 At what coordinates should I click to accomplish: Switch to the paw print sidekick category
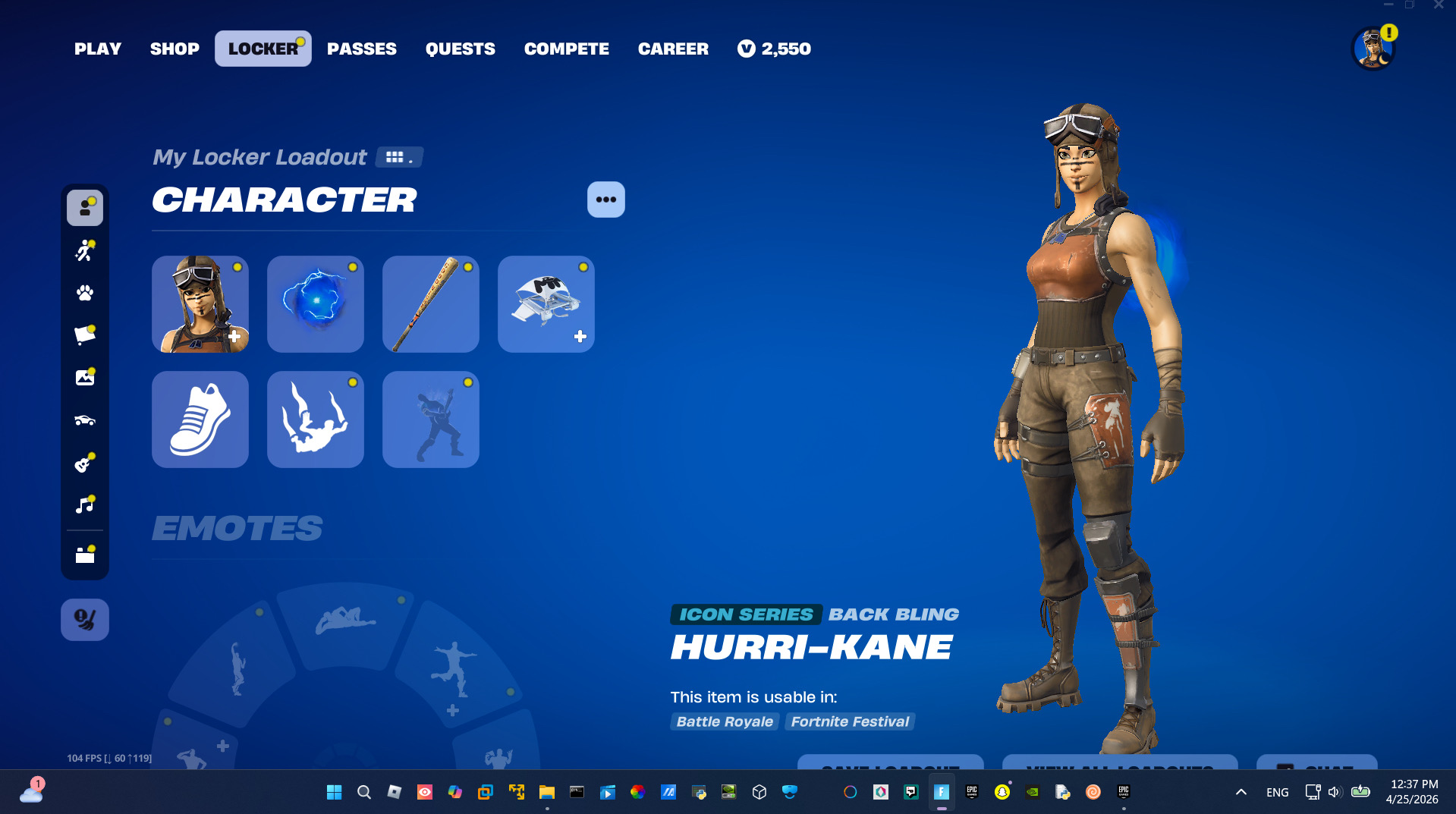pos(85,293)
